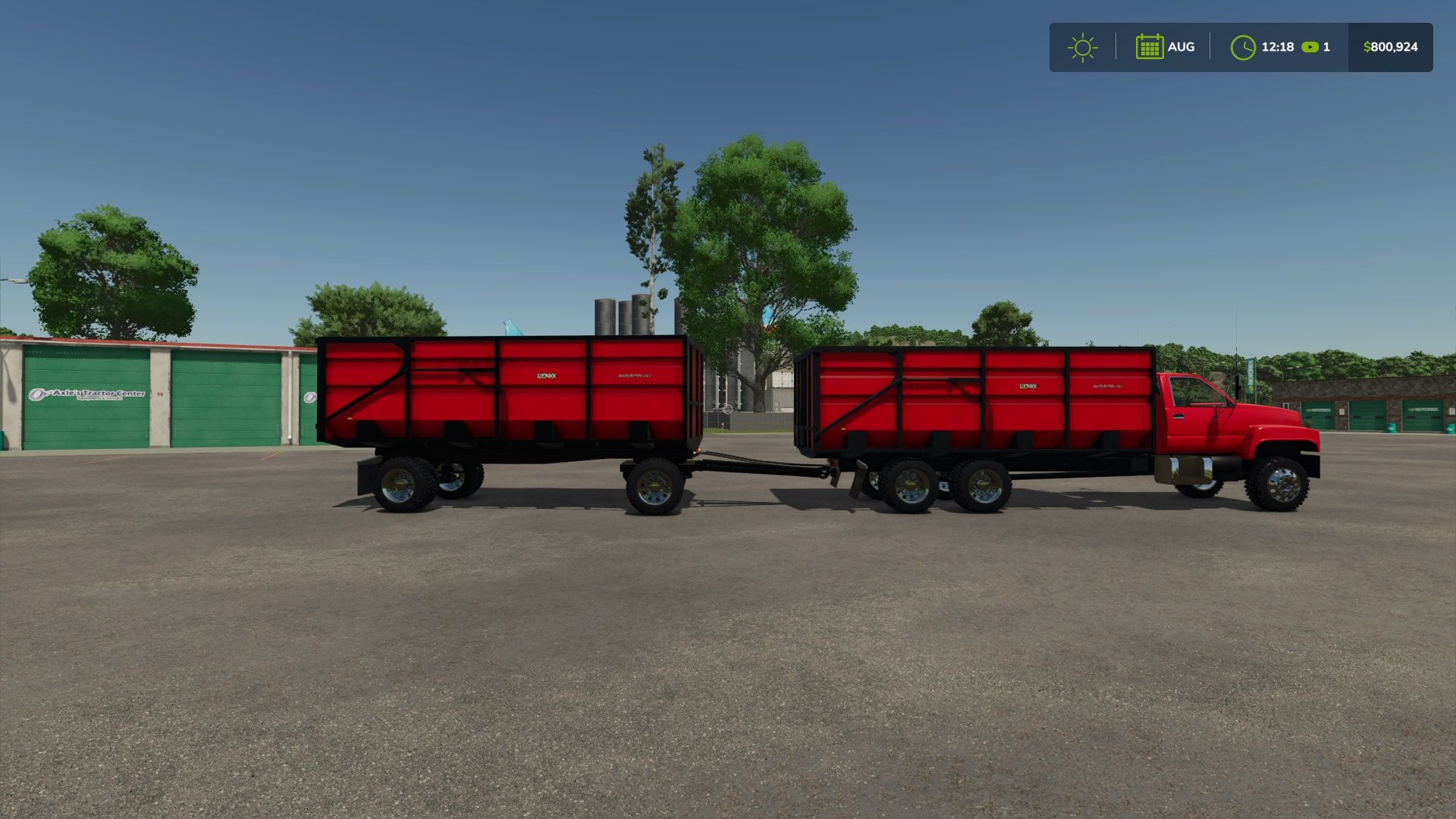Click Axle's Tractor Center circular emblem
Image resolution: width=1456 pixels, height=819 pixels.
(x=37, y=394)
